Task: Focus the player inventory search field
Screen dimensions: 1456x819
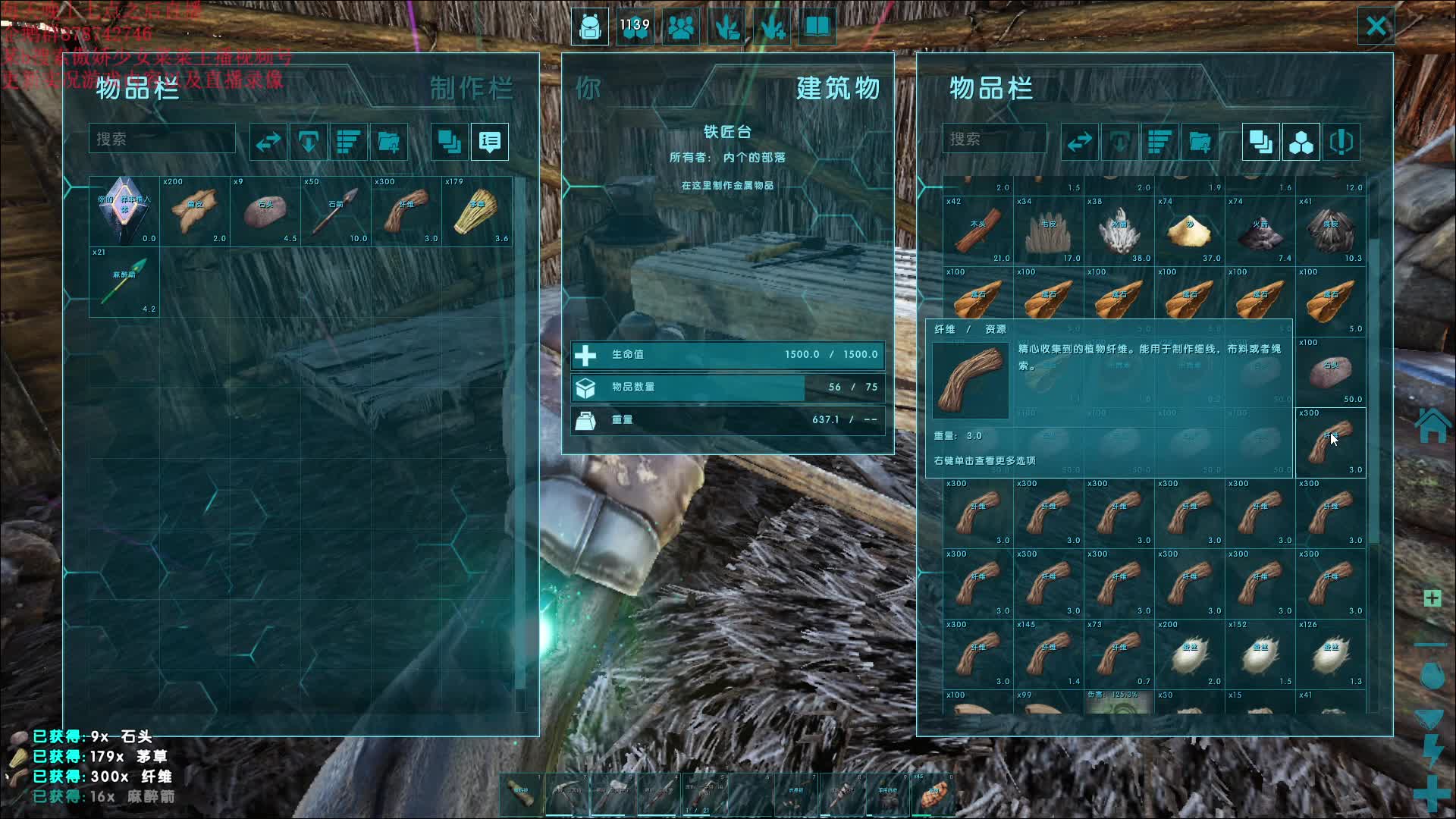Action: pos(162,140)
